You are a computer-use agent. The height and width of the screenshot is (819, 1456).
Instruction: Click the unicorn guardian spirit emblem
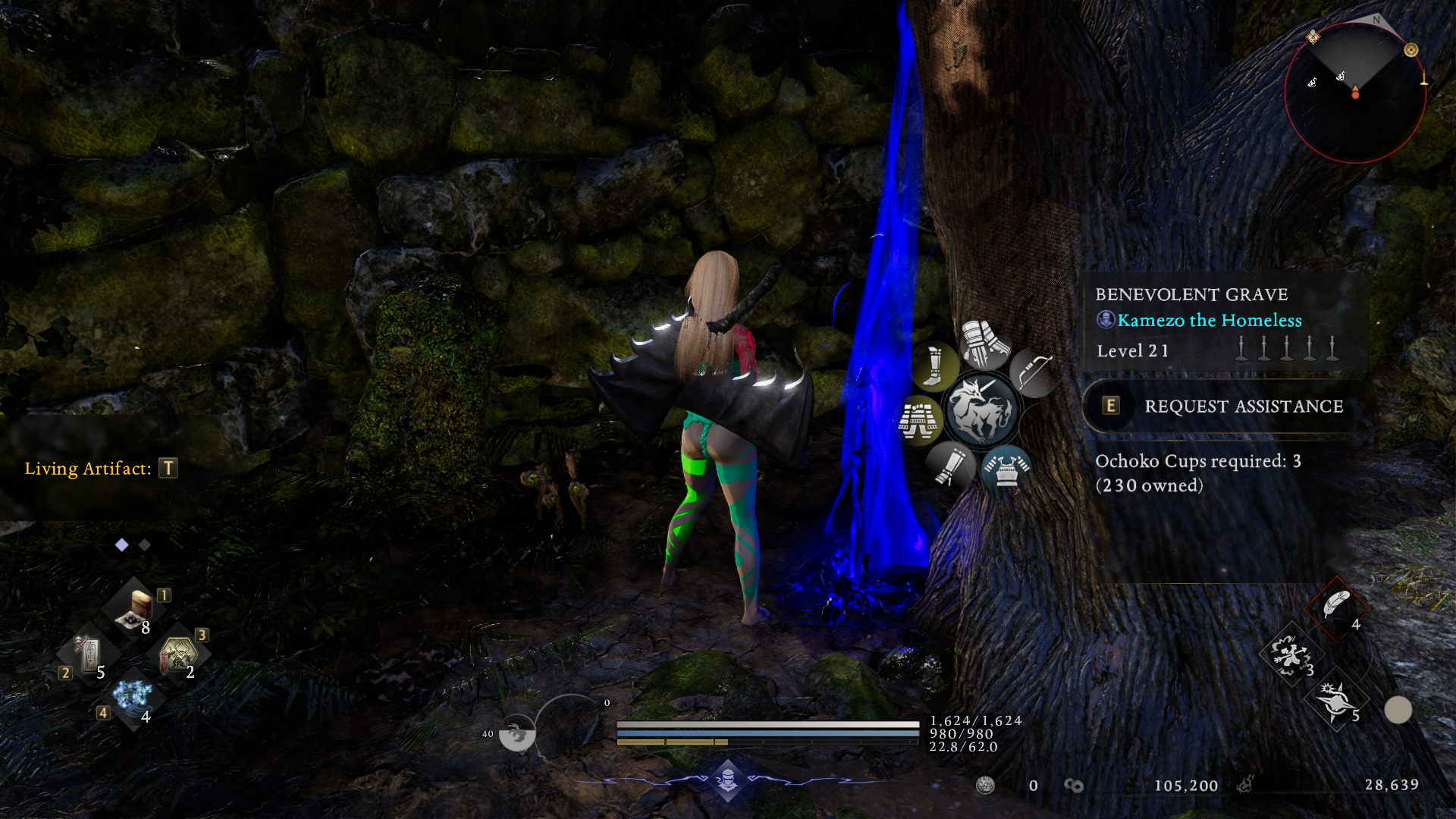pos(980,410)
